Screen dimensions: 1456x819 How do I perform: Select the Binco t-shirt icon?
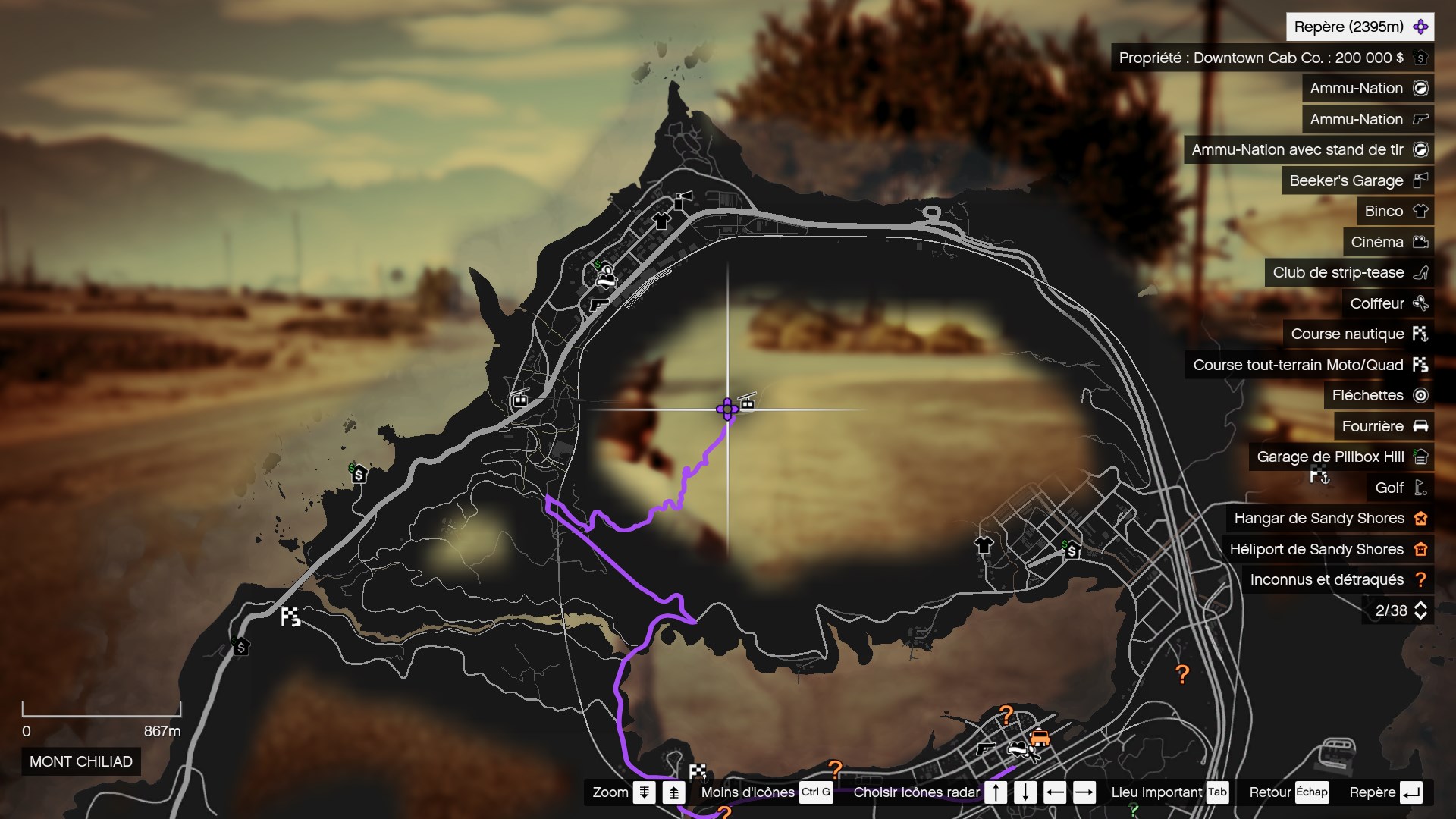coord(1421,211)
